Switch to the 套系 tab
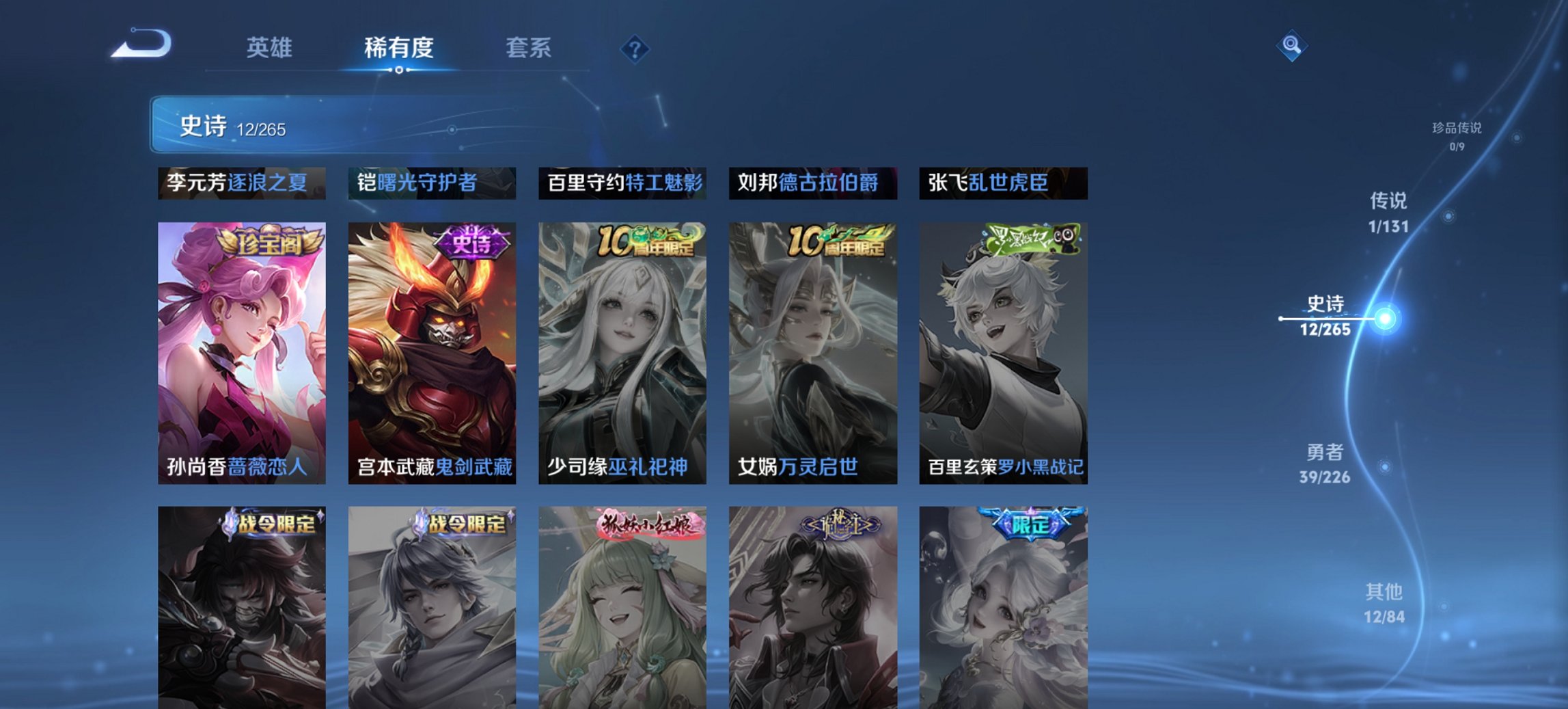 click(x=529, y=49)
